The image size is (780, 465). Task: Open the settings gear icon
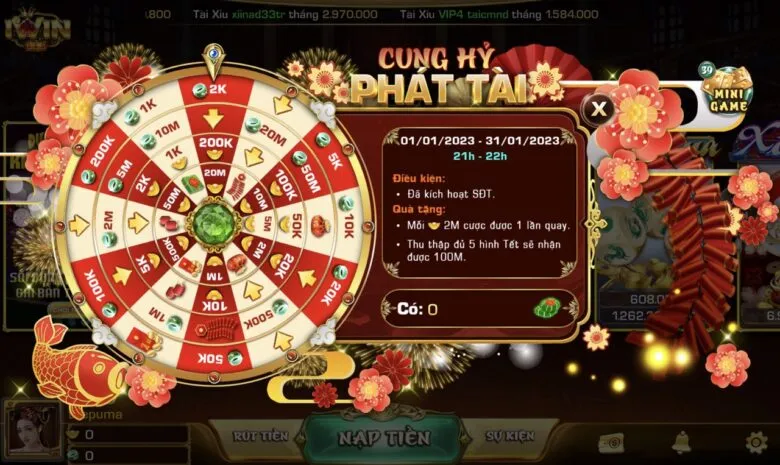point(757,441)
